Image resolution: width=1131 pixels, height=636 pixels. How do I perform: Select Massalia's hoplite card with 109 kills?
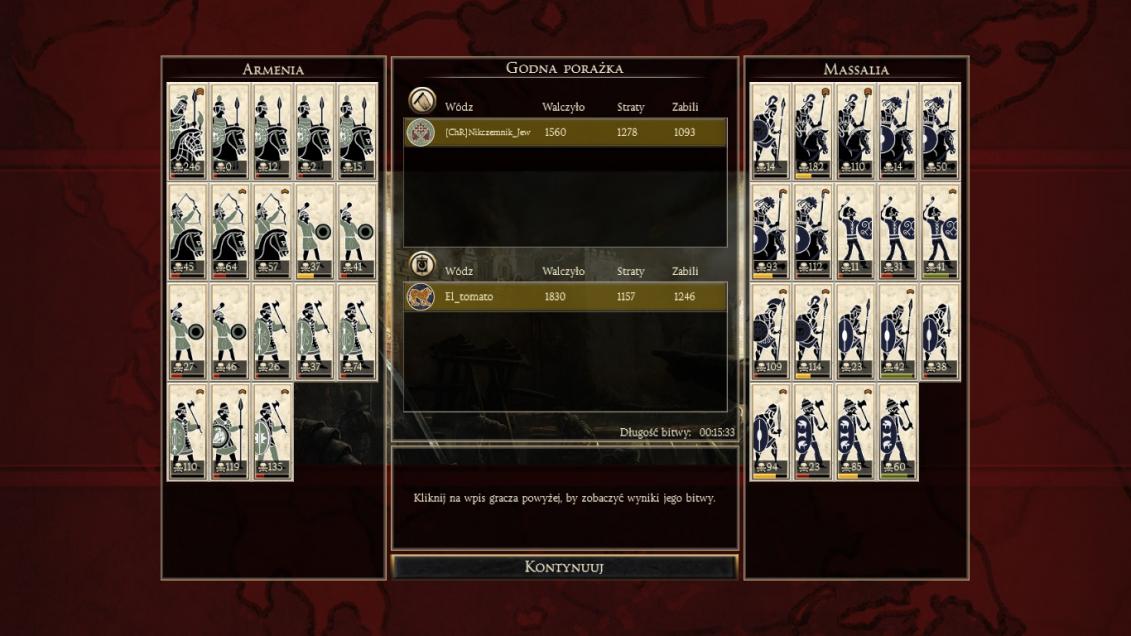770,331
